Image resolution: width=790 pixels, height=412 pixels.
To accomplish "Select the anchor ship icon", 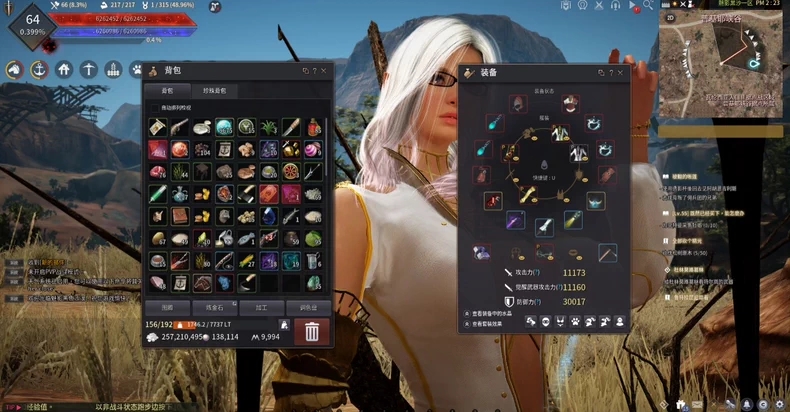I will click(39, 70).
